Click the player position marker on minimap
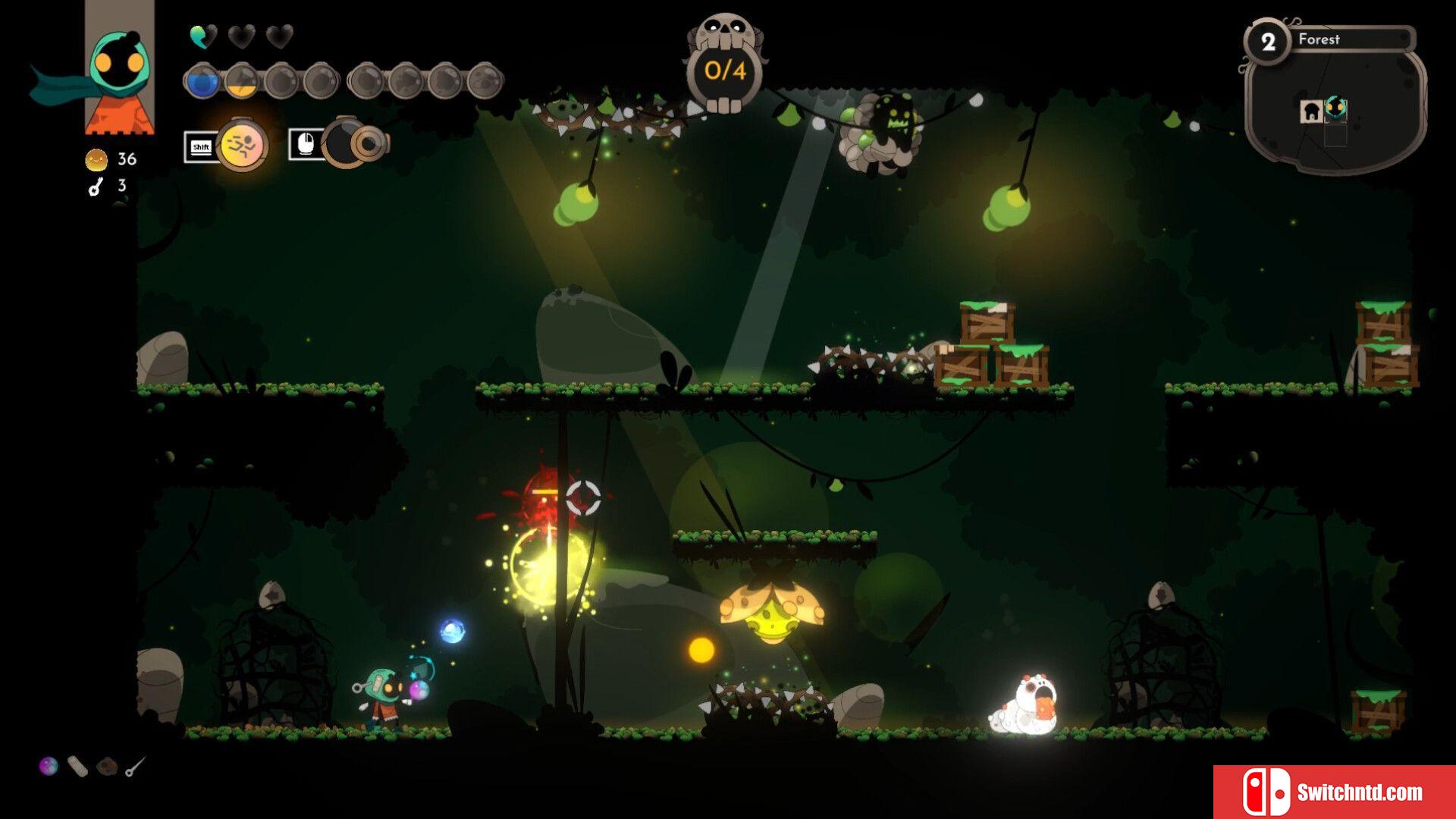The image size is (1456, 819). pos(1335,108)
